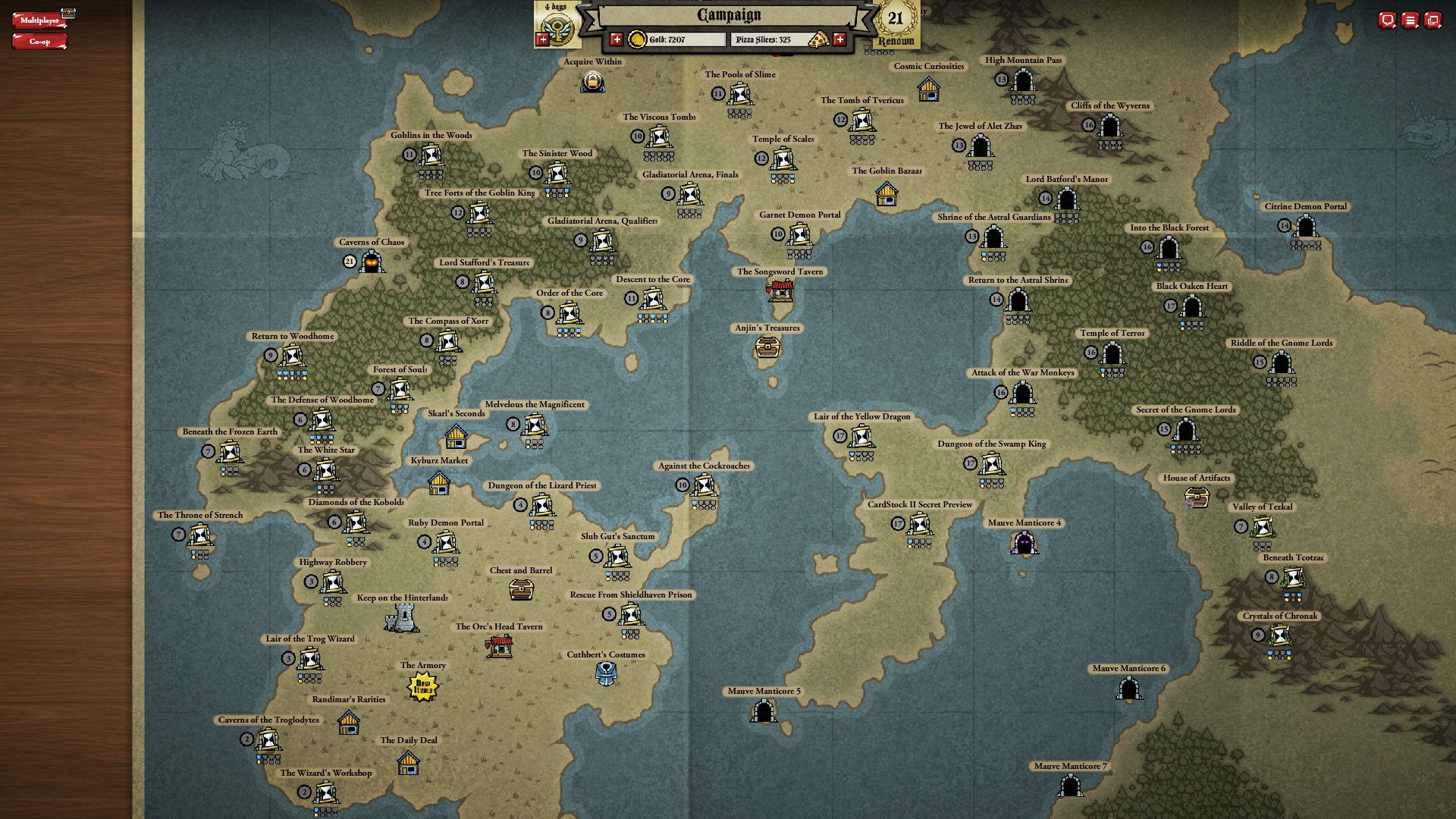This screenshot has width=1456, height=819.
Task: Switch to Co-op mode
Action: pyautogui.click(x=39, y=42)
